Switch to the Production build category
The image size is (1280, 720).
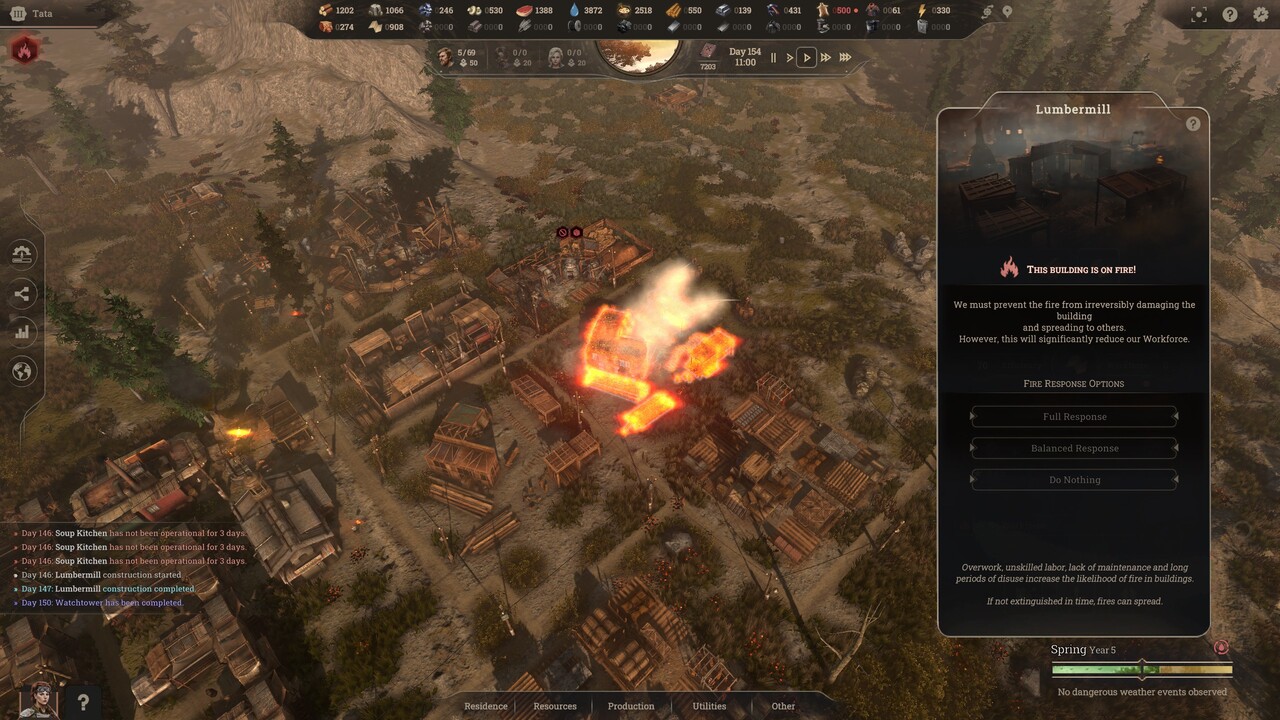click(631, 706)
